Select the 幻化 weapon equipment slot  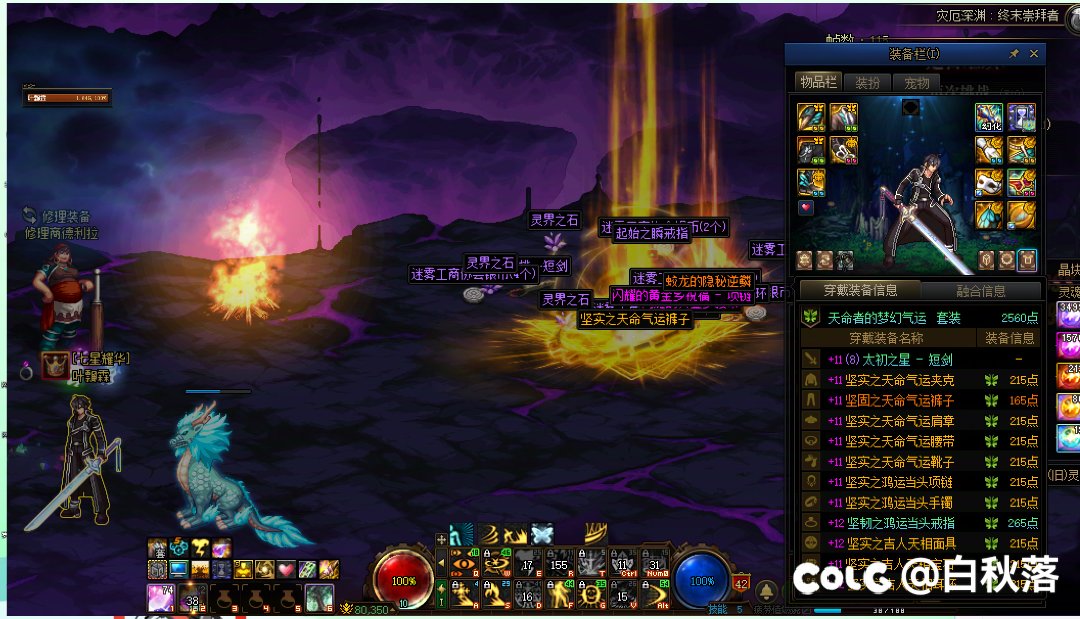coord(989,117)
